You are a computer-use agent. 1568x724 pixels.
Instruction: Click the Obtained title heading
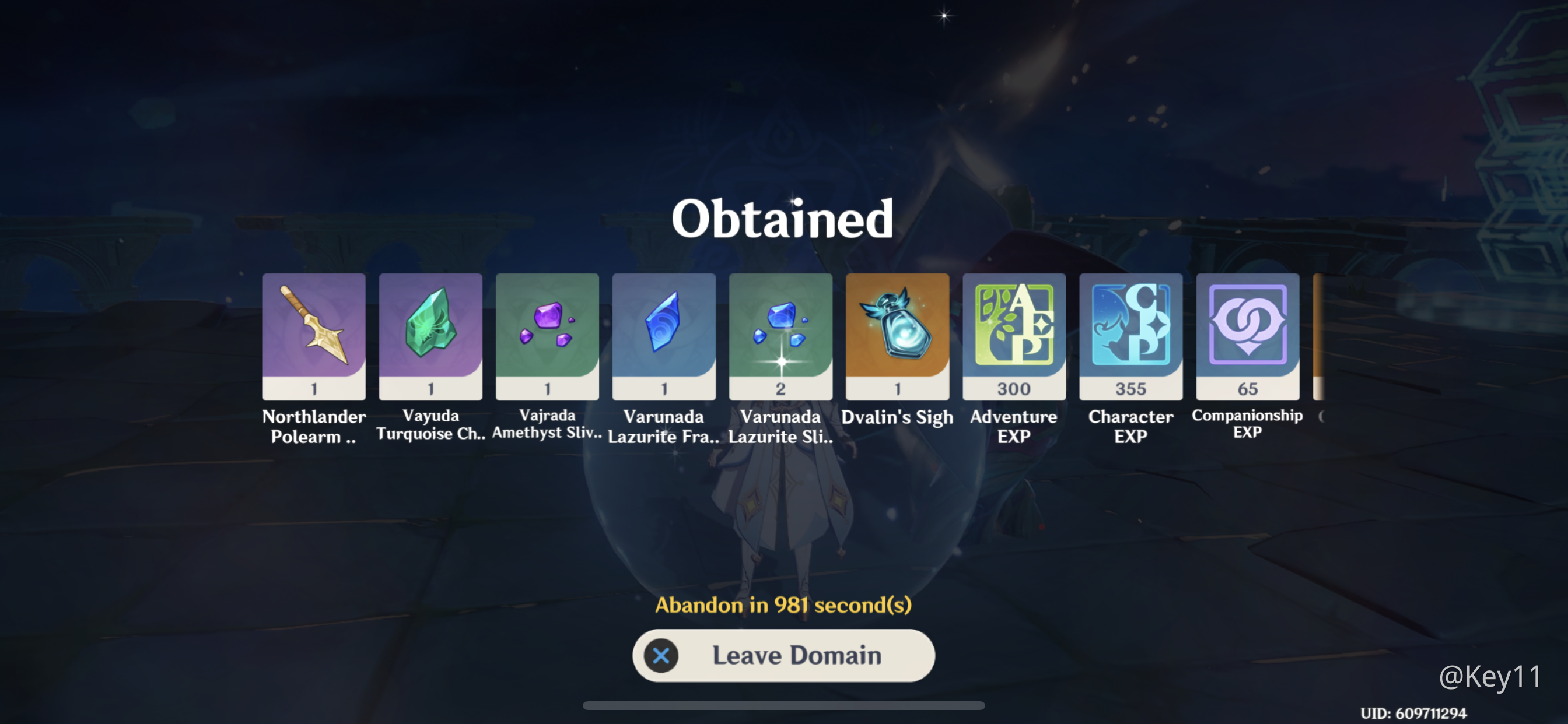pyautogui.click(x=783, y=220)
